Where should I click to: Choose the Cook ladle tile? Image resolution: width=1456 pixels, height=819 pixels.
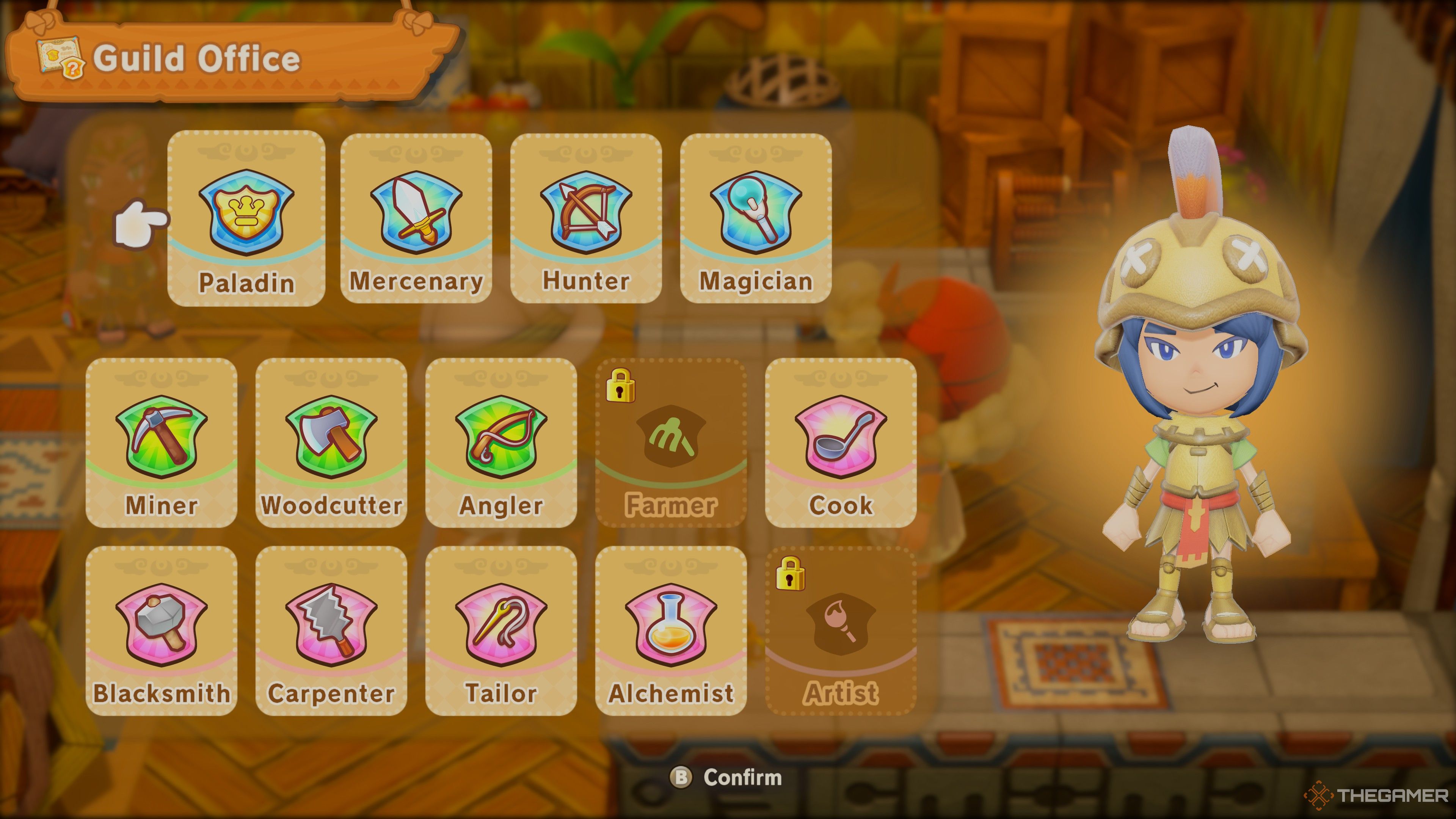point(841,442)
